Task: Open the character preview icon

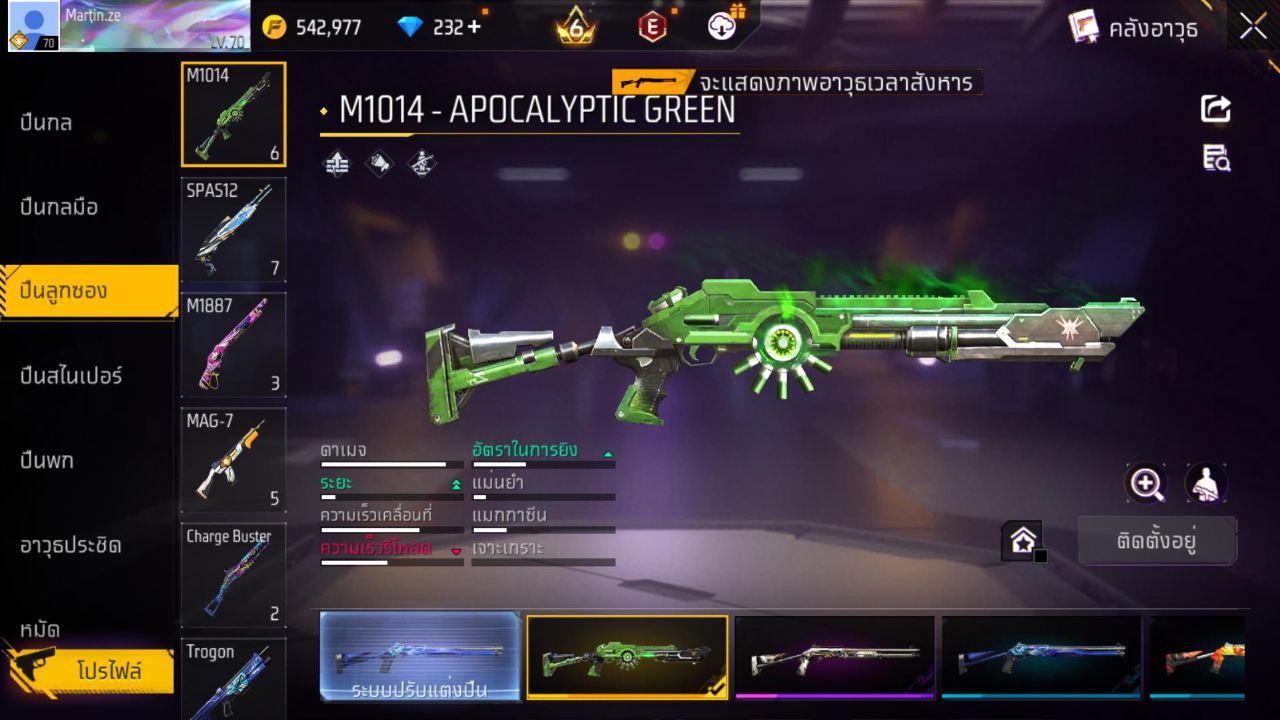Action: point(1206,483)
